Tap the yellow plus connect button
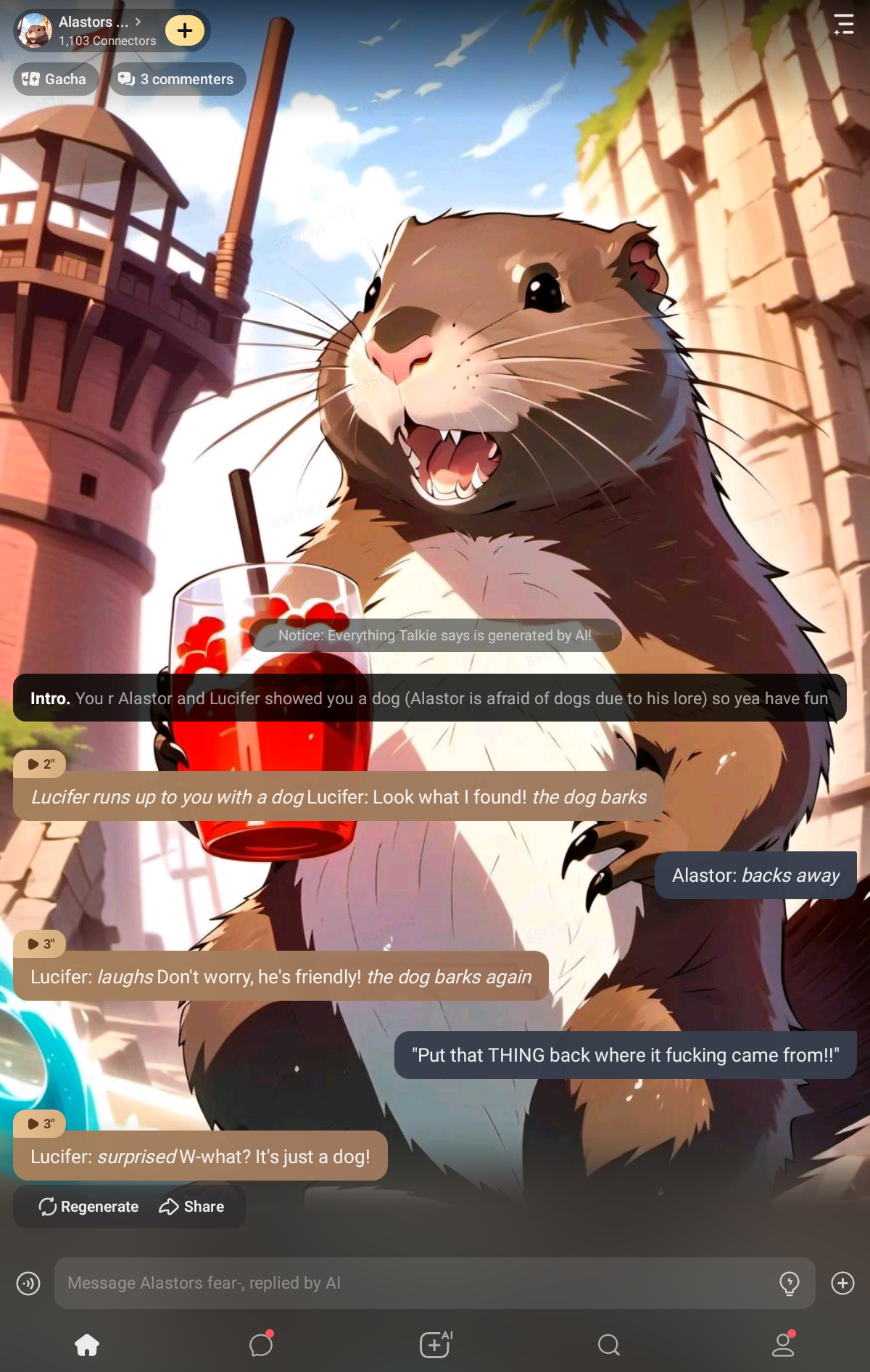The image size is (870, 1372). click(185, 30)
